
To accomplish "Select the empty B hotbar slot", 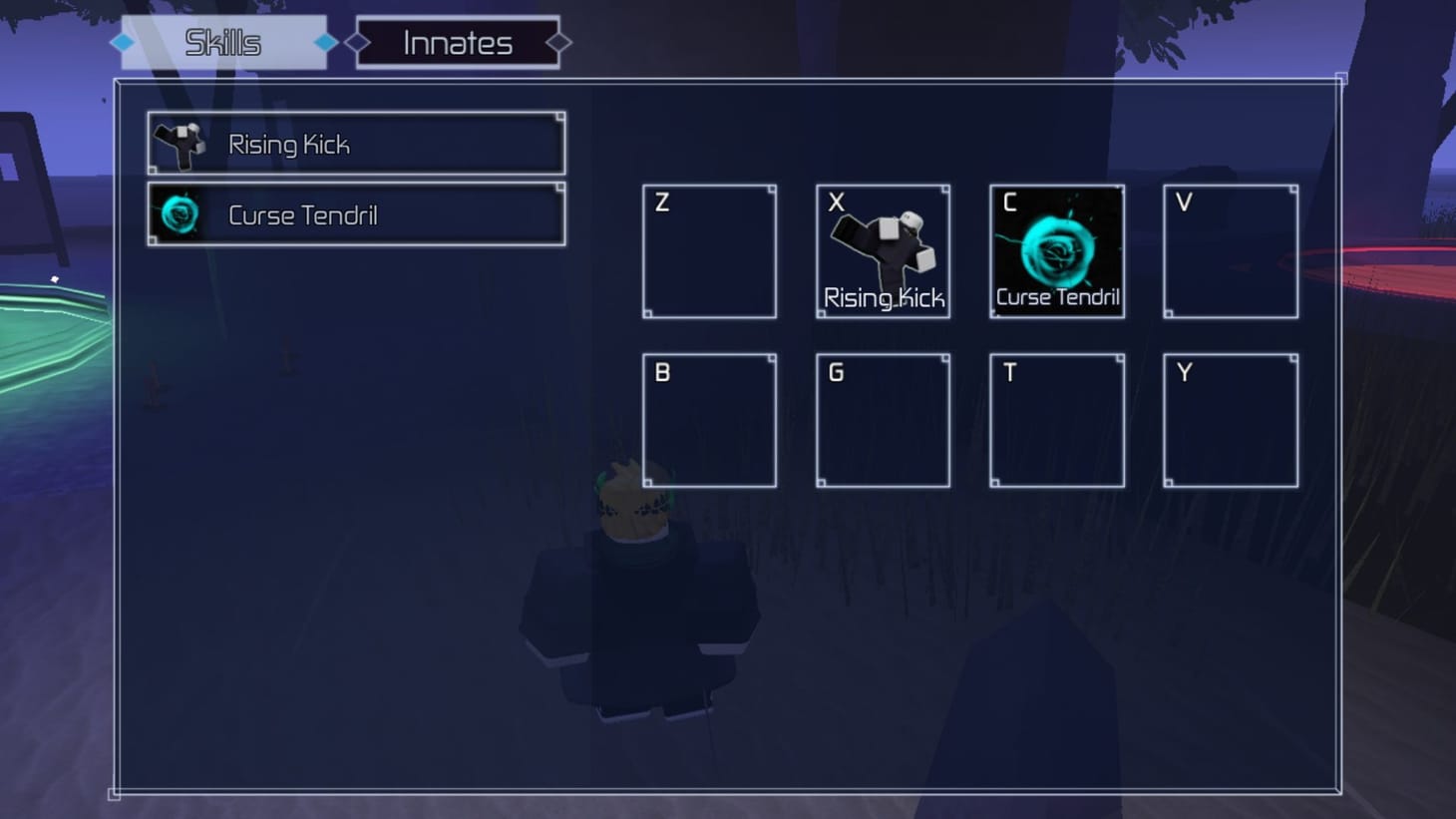I will click(708, 419).
